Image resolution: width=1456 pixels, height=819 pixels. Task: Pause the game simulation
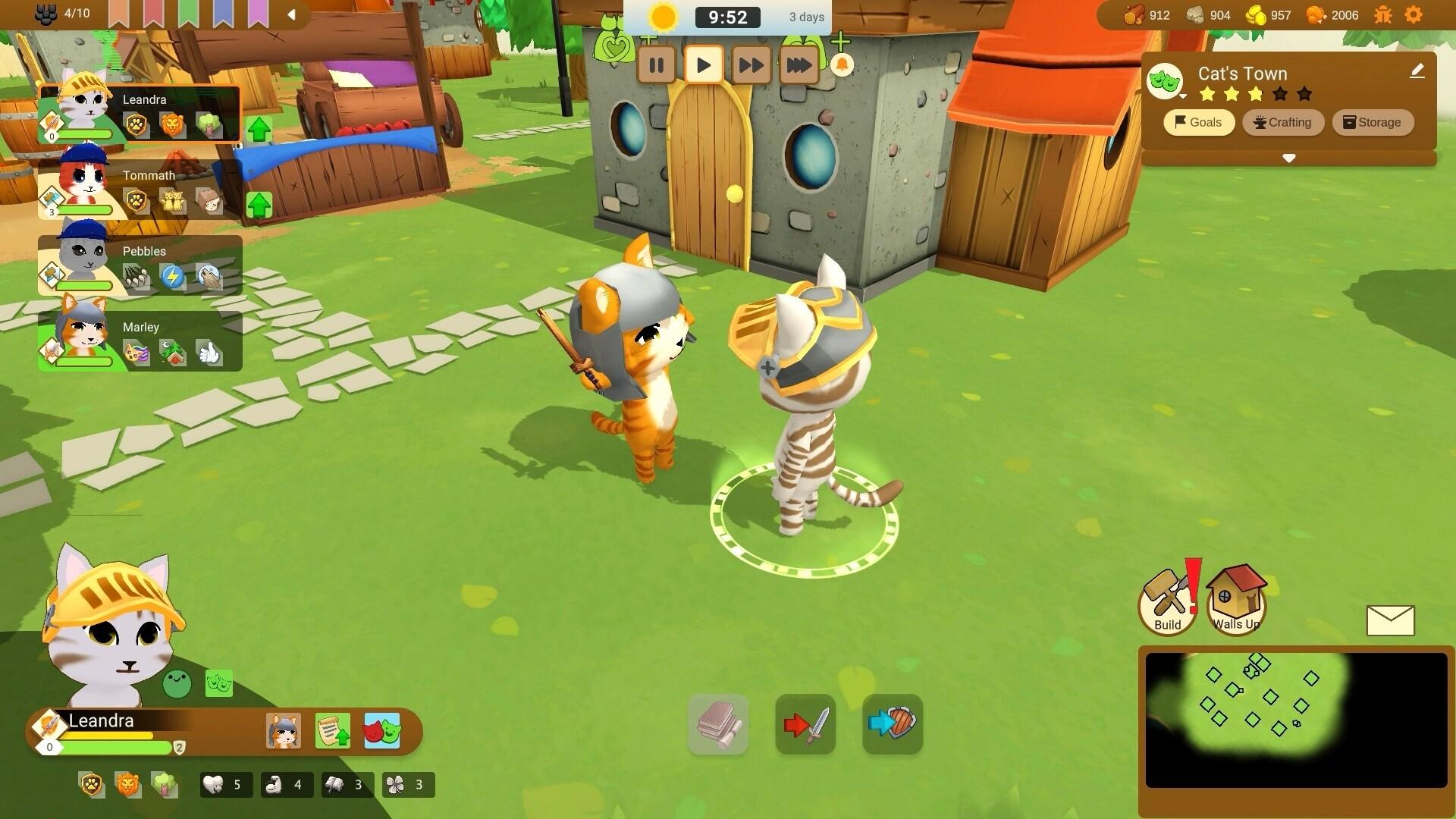pos(657,65)
